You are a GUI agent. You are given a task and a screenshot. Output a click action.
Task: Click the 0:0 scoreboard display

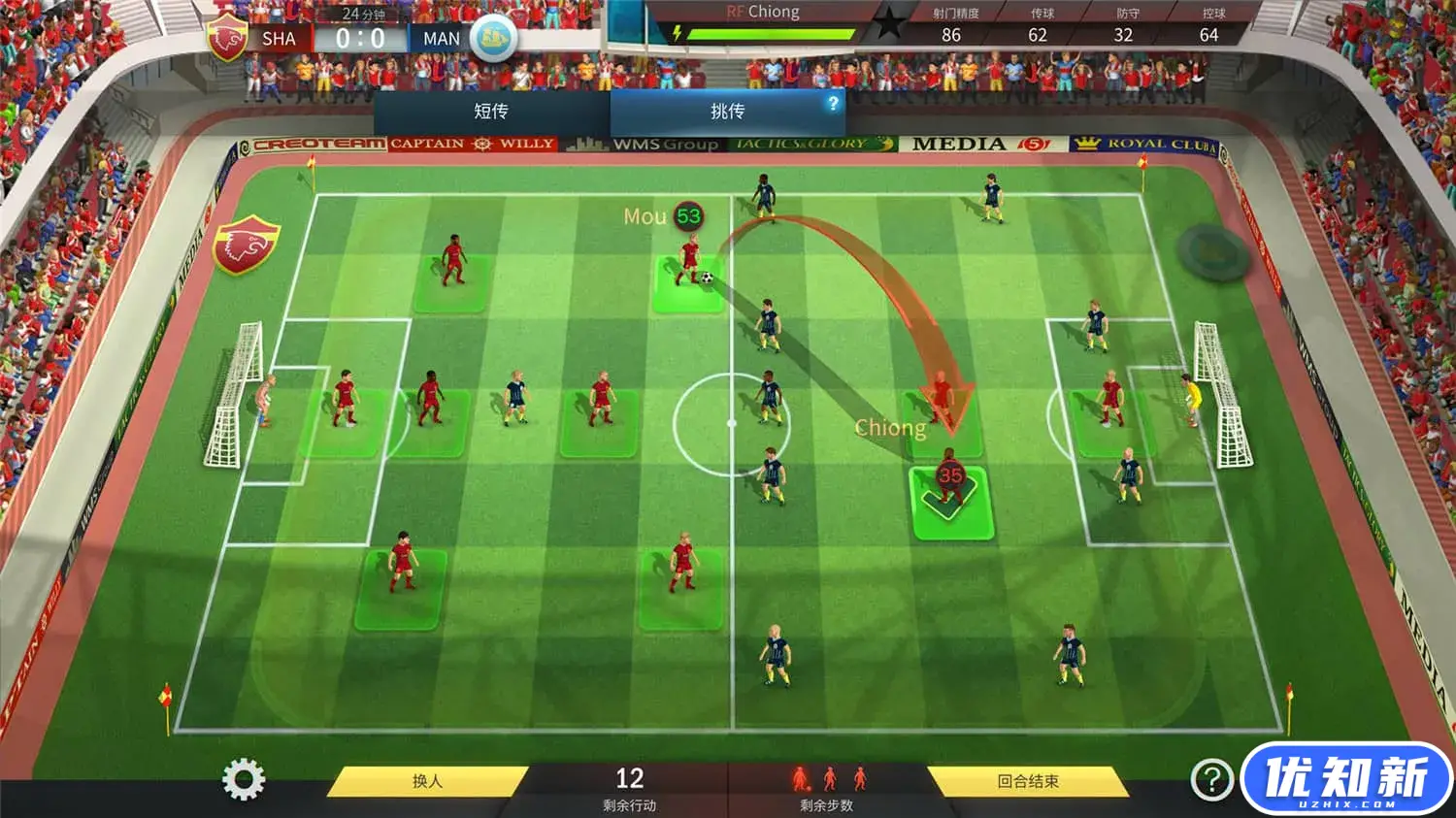359,37
